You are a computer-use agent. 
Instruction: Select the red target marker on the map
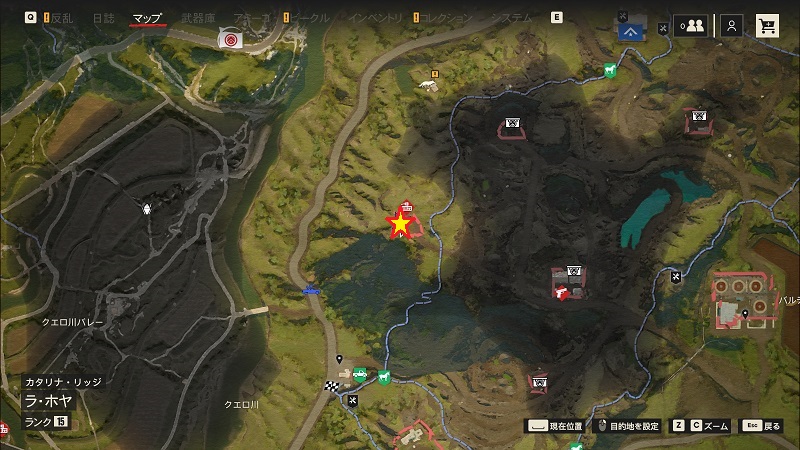pos(231,39)
